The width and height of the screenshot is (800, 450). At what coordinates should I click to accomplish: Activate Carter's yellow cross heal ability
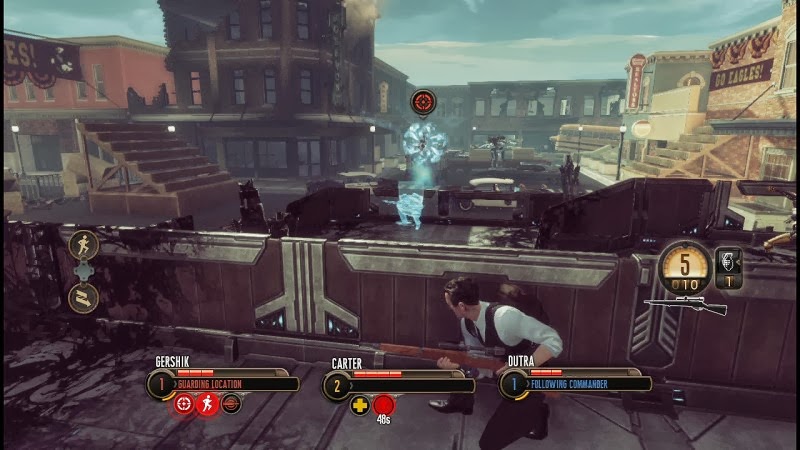pos(360,405)
